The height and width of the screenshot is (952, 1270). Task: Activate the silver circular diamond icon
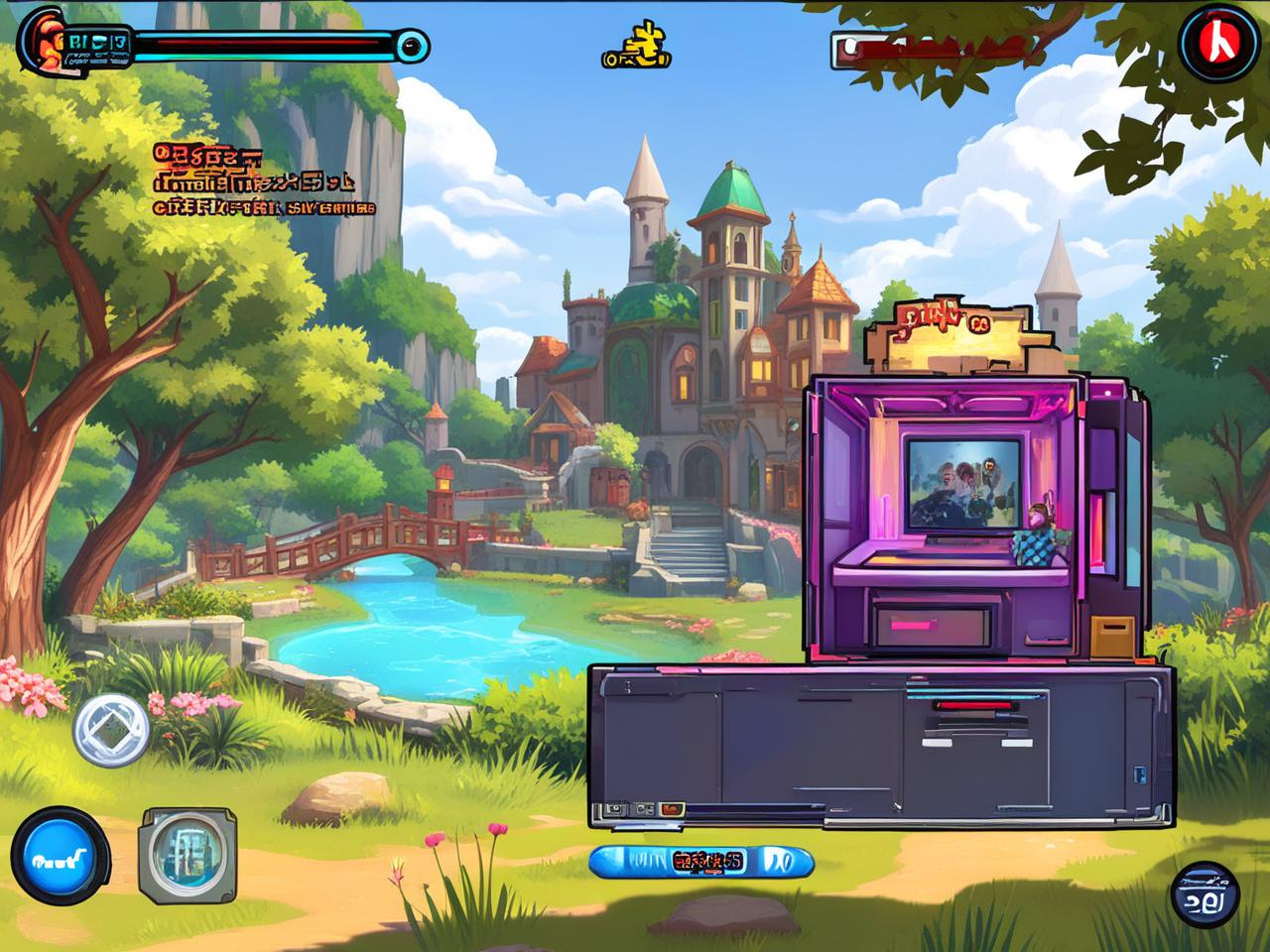111,732
